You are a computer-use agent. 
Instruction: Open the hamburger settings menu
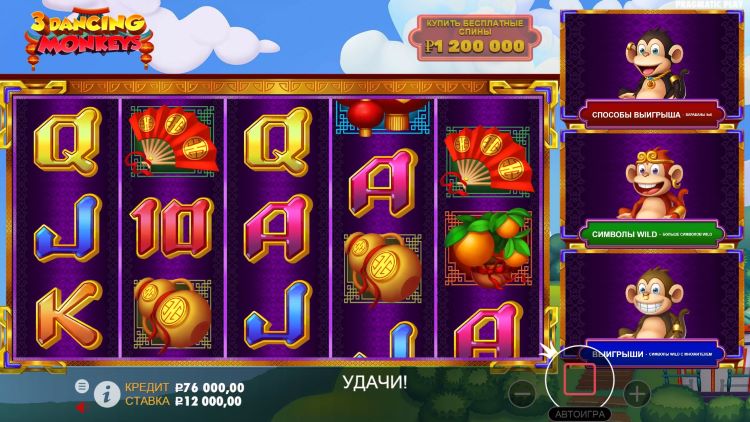coord(83,386)
